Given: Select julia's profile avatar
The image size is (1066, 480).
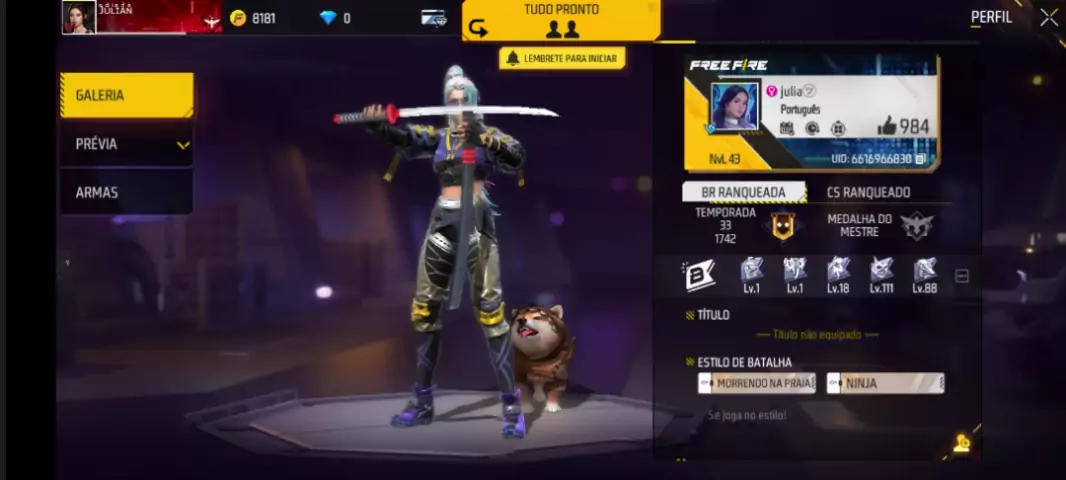Looking at the screenshot, I should pyautogui.click(x=735, y=107).
